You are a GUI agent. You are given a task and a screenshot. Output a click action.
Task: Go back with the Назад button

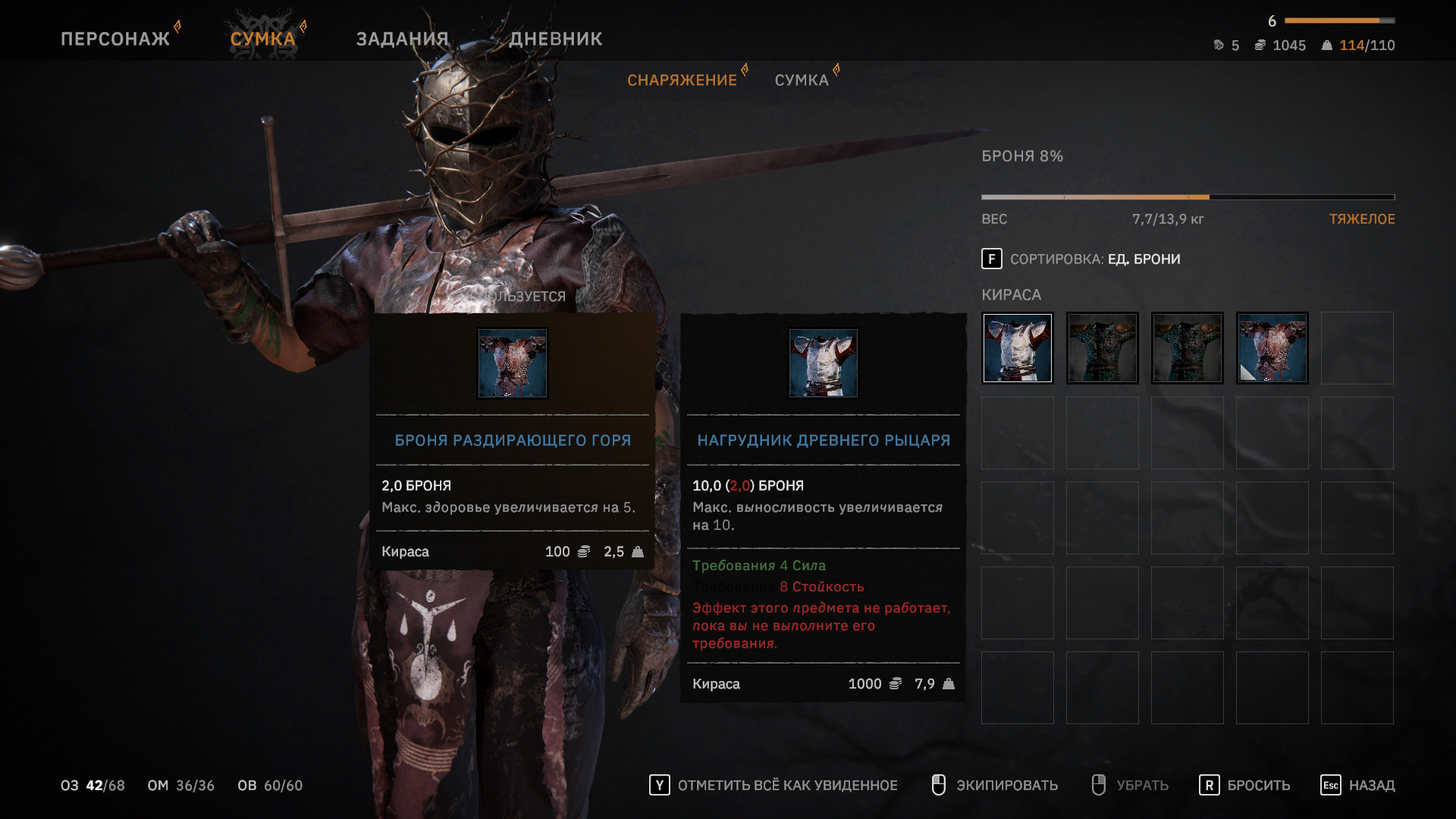click(x=1357, y=785)
